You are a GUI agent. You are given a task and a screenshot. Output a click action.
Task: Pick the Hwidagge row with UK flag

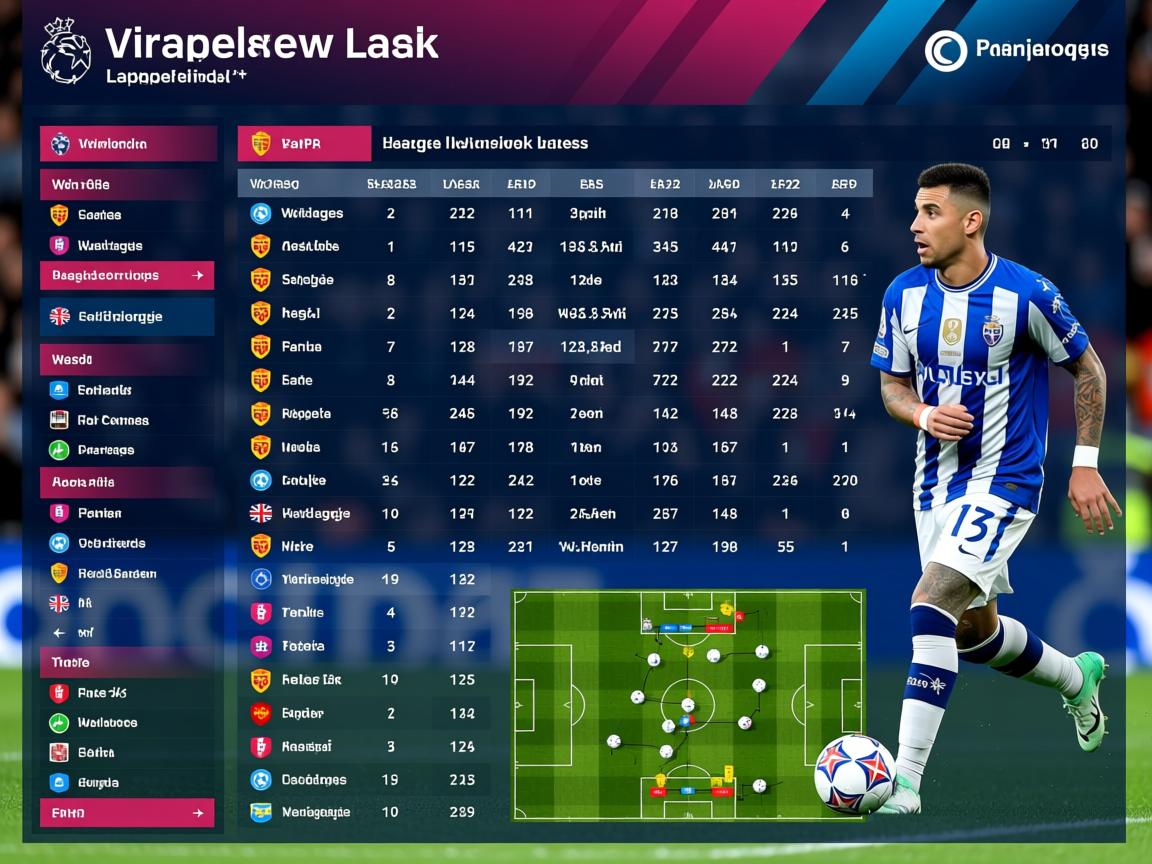click(x=314, y=513)
